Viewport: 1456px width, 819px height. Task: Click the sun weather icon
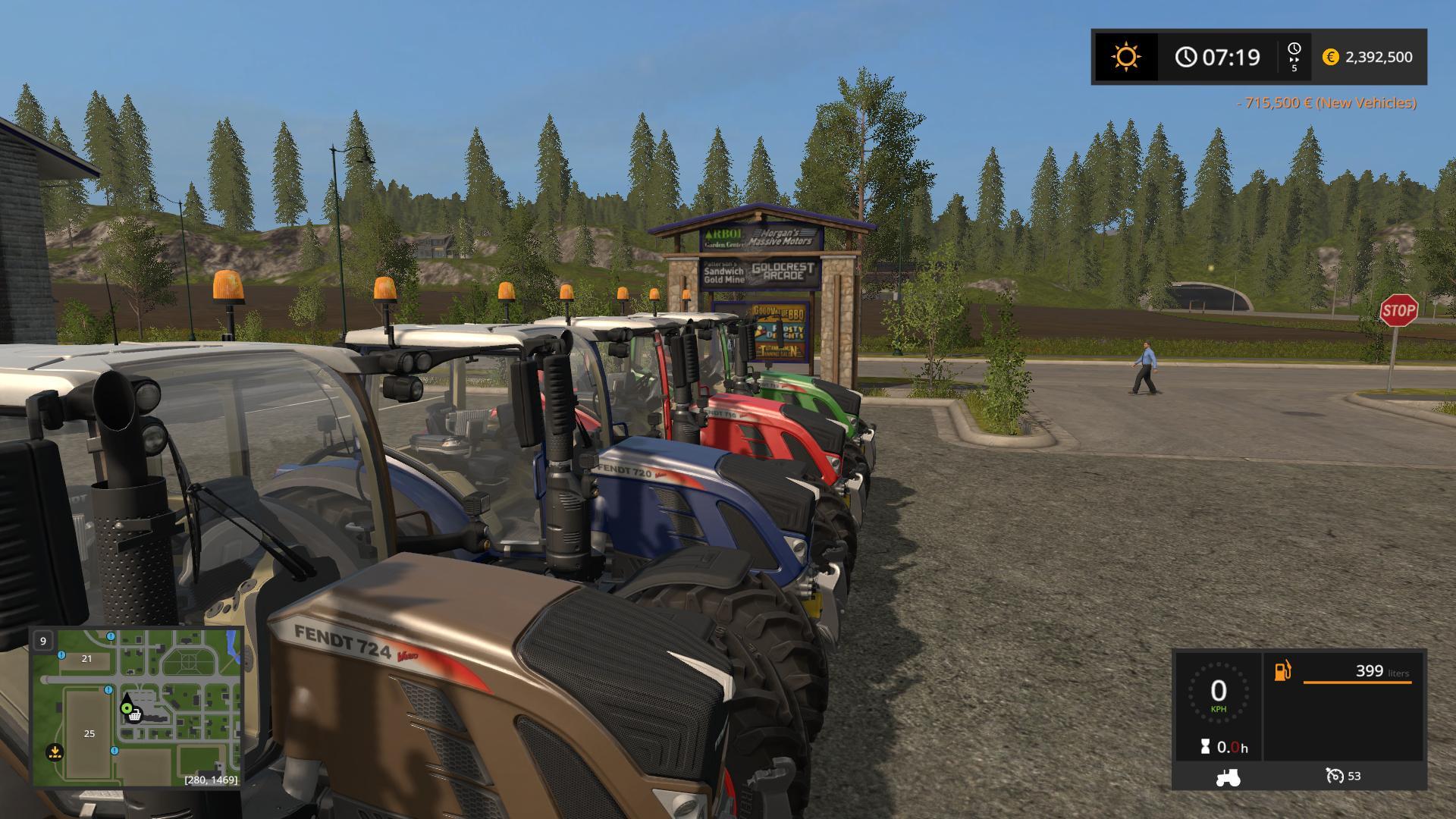tap(1125, 57)
